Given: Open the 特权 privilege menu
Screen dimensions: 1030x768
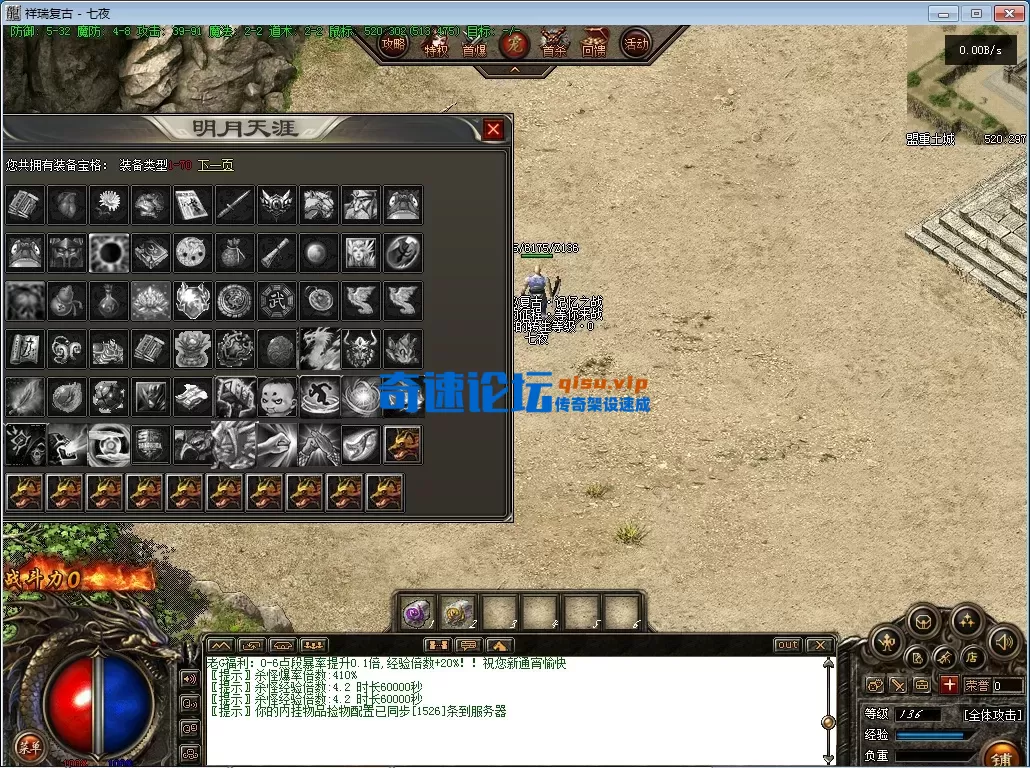Looking at the screenshot, I should pos(436,44).
